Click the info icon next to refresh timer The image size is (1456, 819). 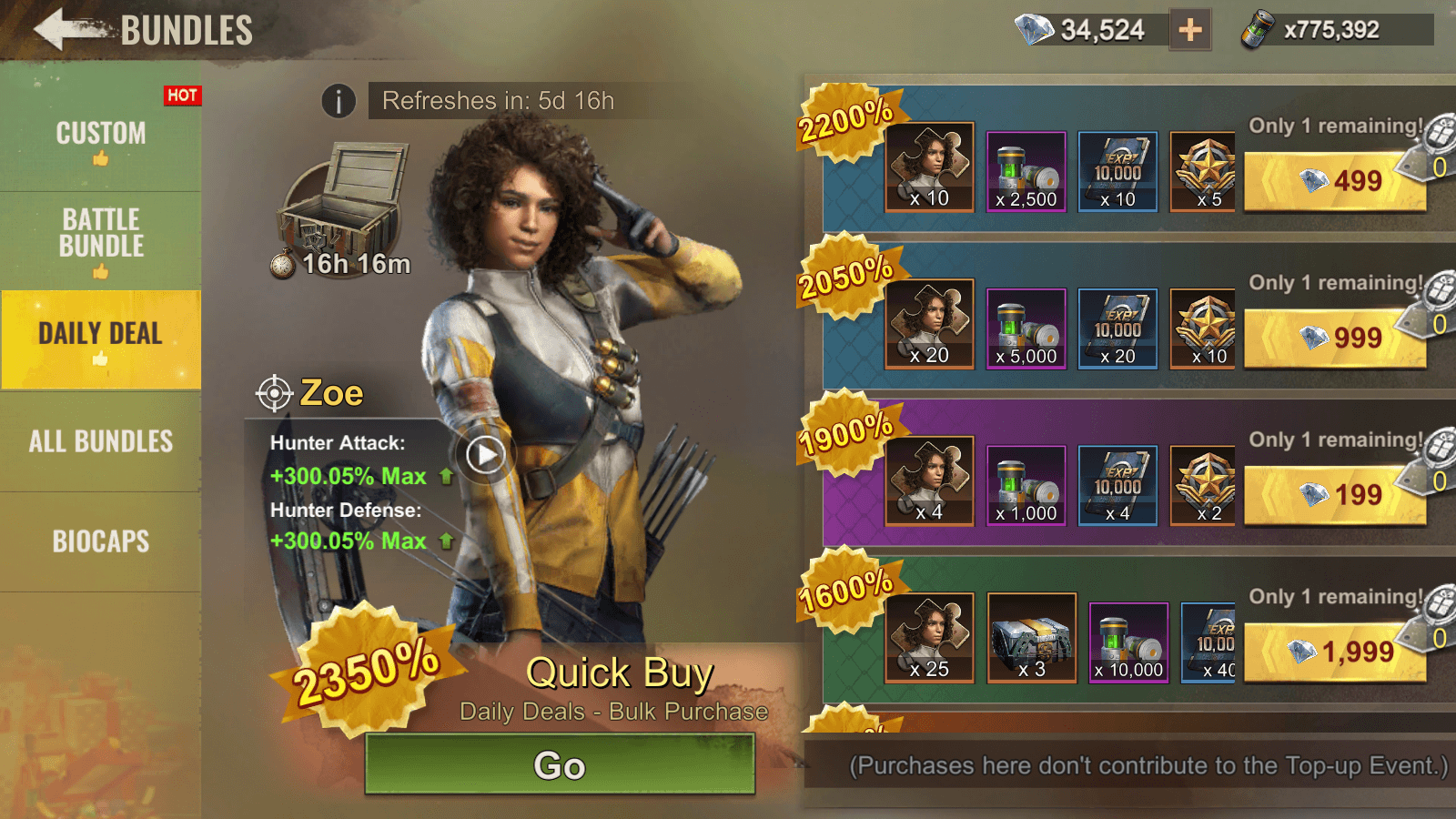click(x=339, y=101)
